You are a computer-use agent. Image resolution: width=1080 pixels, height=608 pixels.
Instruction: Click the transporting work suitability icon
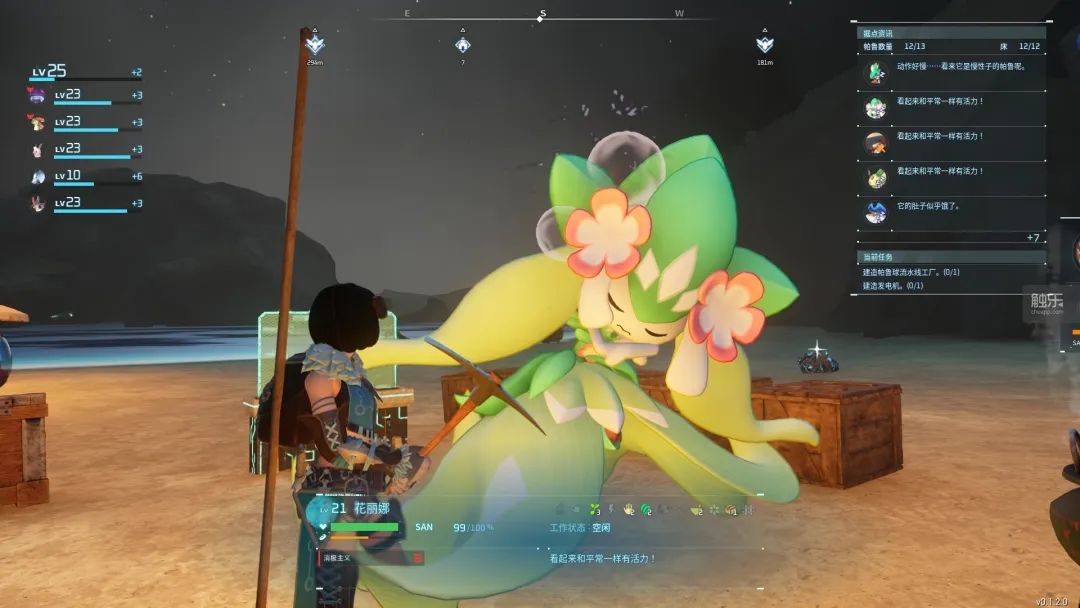pyautogui.click(x=731, y=510)
